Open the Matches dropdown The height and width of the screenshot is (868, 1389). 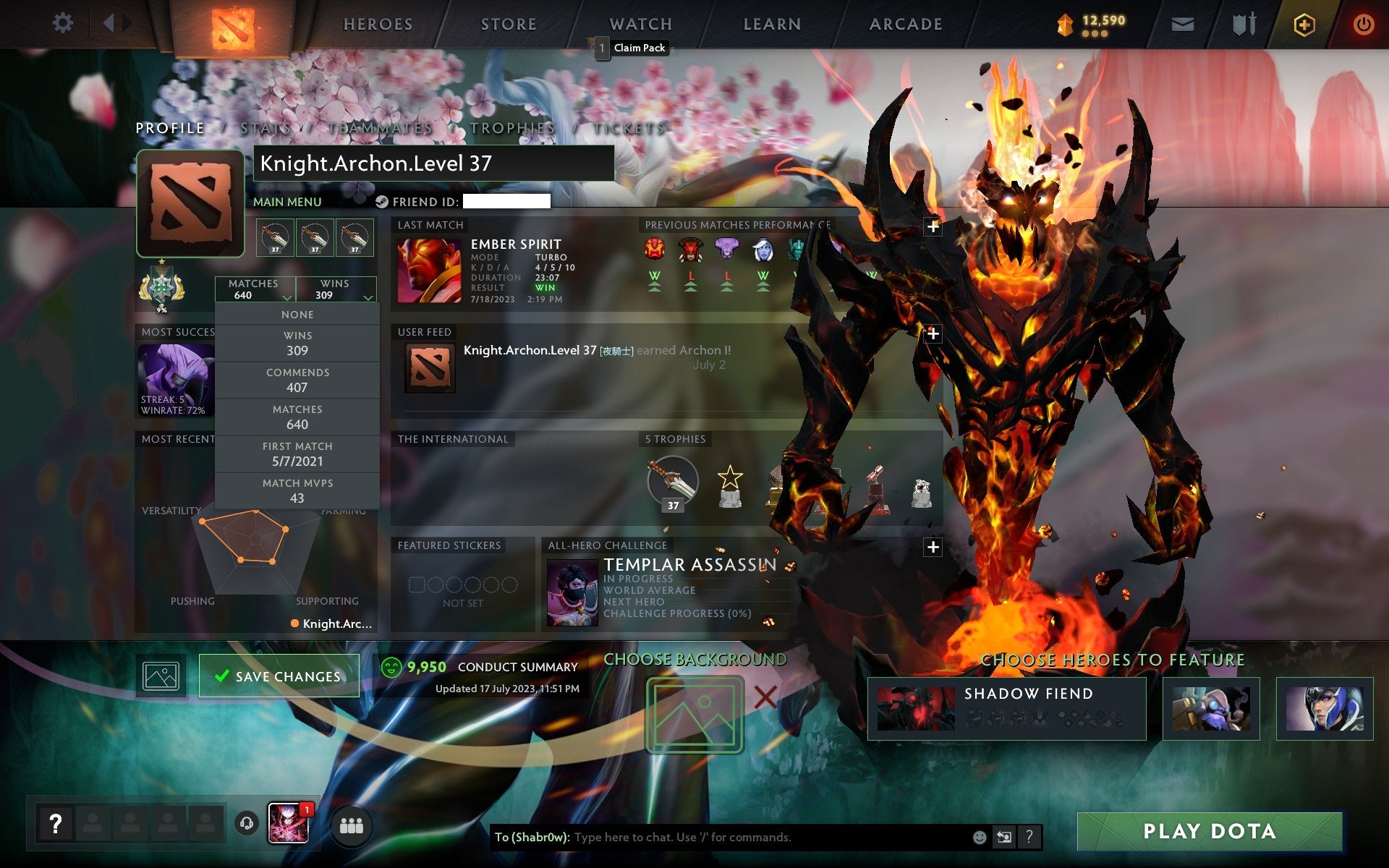[x=253, y=289]
